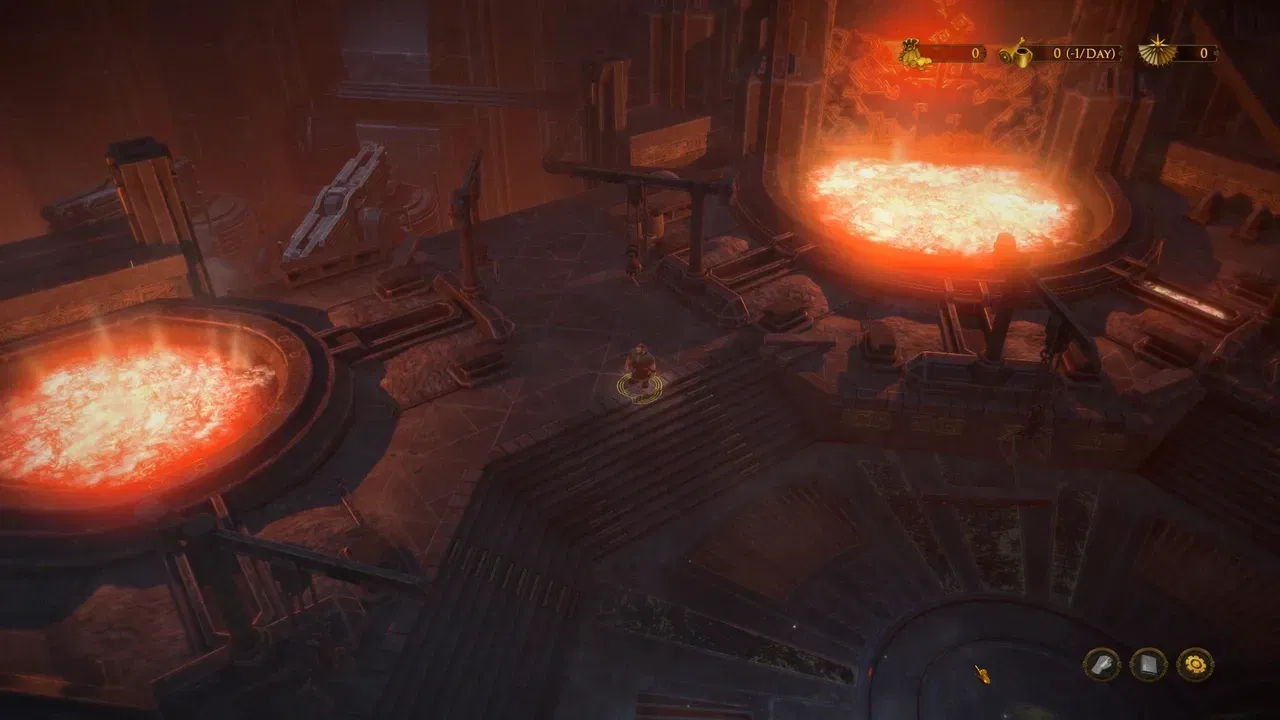Image resolution: width=1280 pixels, height=720 pixels.
Task: Click the stone tablet icon beside the journal
Action: (1100, 663)
